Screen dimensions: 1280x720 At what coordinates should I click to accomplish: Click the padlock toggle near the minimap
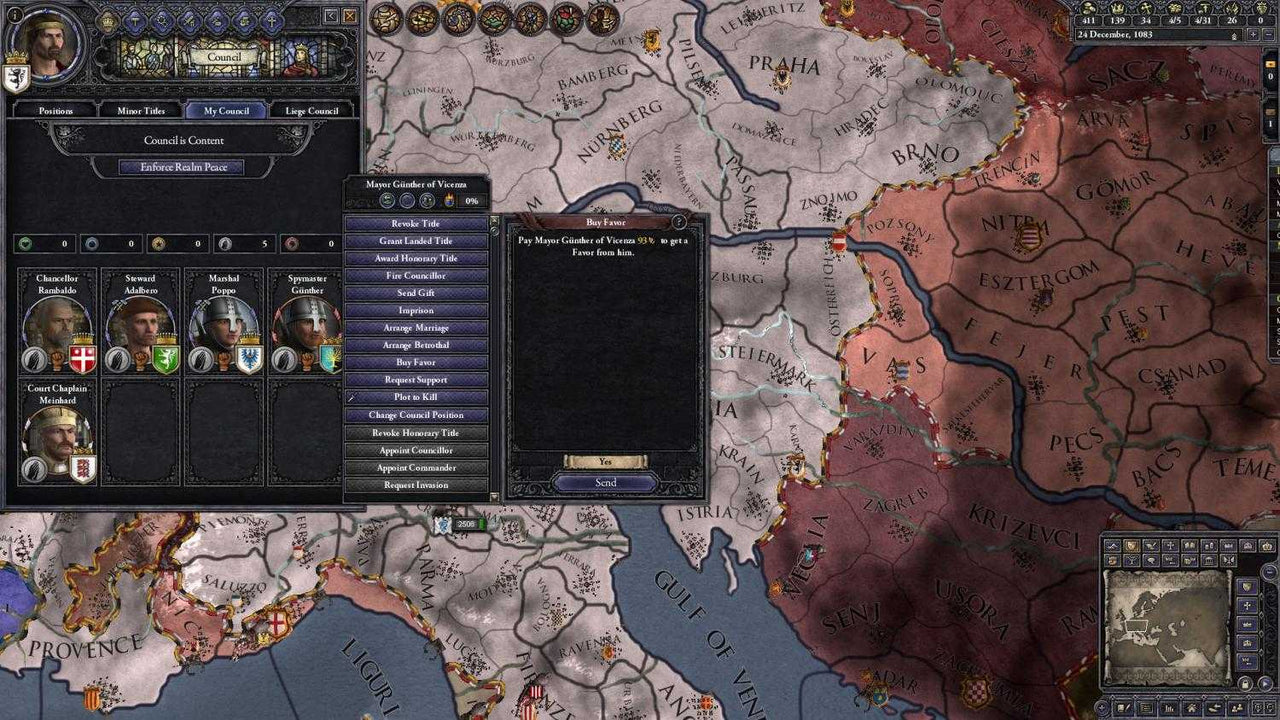tap(1245, 682)
